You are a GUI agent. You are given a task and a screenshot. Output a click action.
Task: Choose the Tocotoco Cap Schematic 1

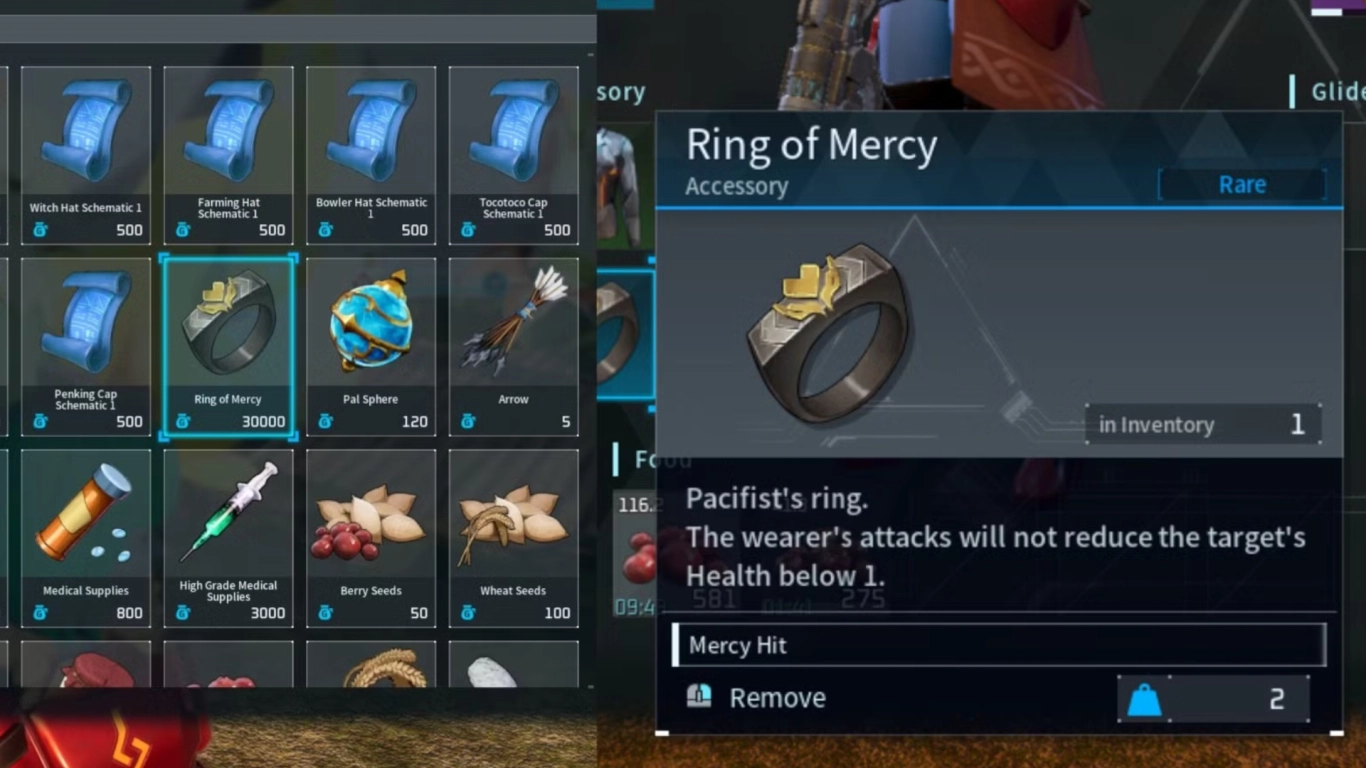click(514, 148)
